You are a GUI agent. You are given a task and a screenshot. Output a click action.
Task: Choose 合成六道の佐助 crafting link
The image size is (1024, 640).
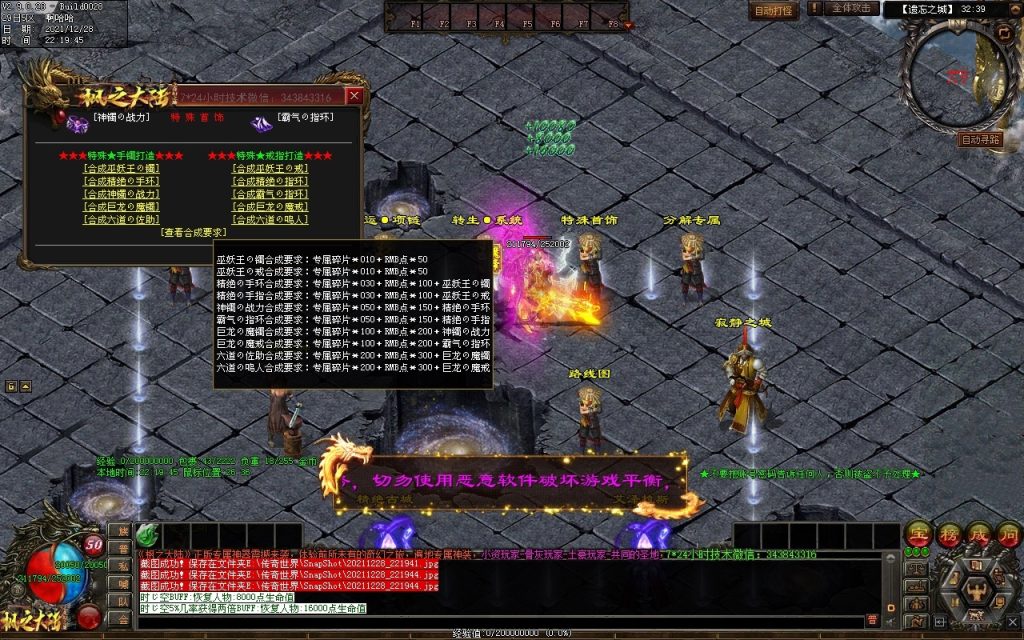pos(121,219)
